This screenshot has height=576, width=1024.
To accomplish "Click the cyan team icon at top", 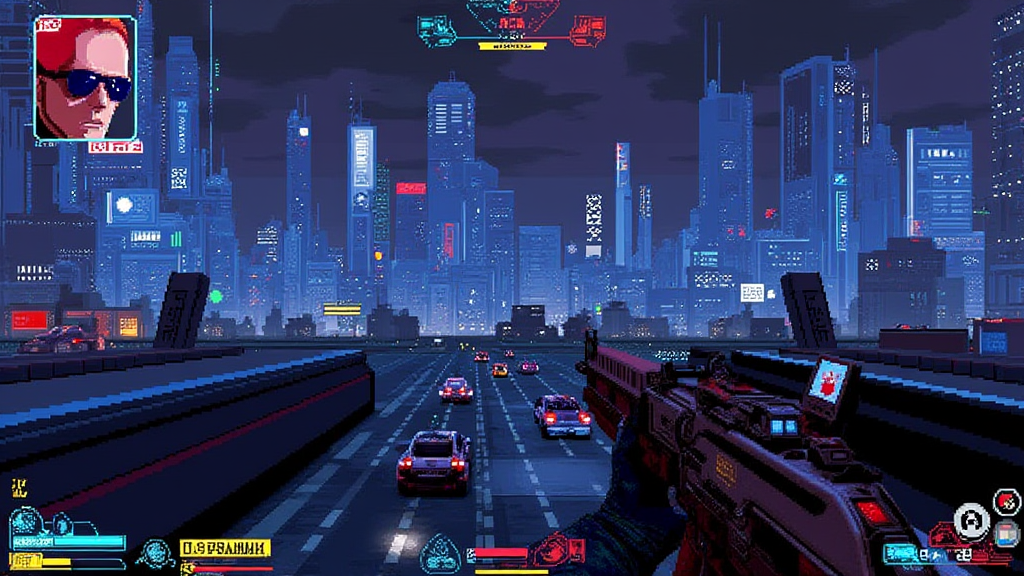I will (x=437, y=31).
